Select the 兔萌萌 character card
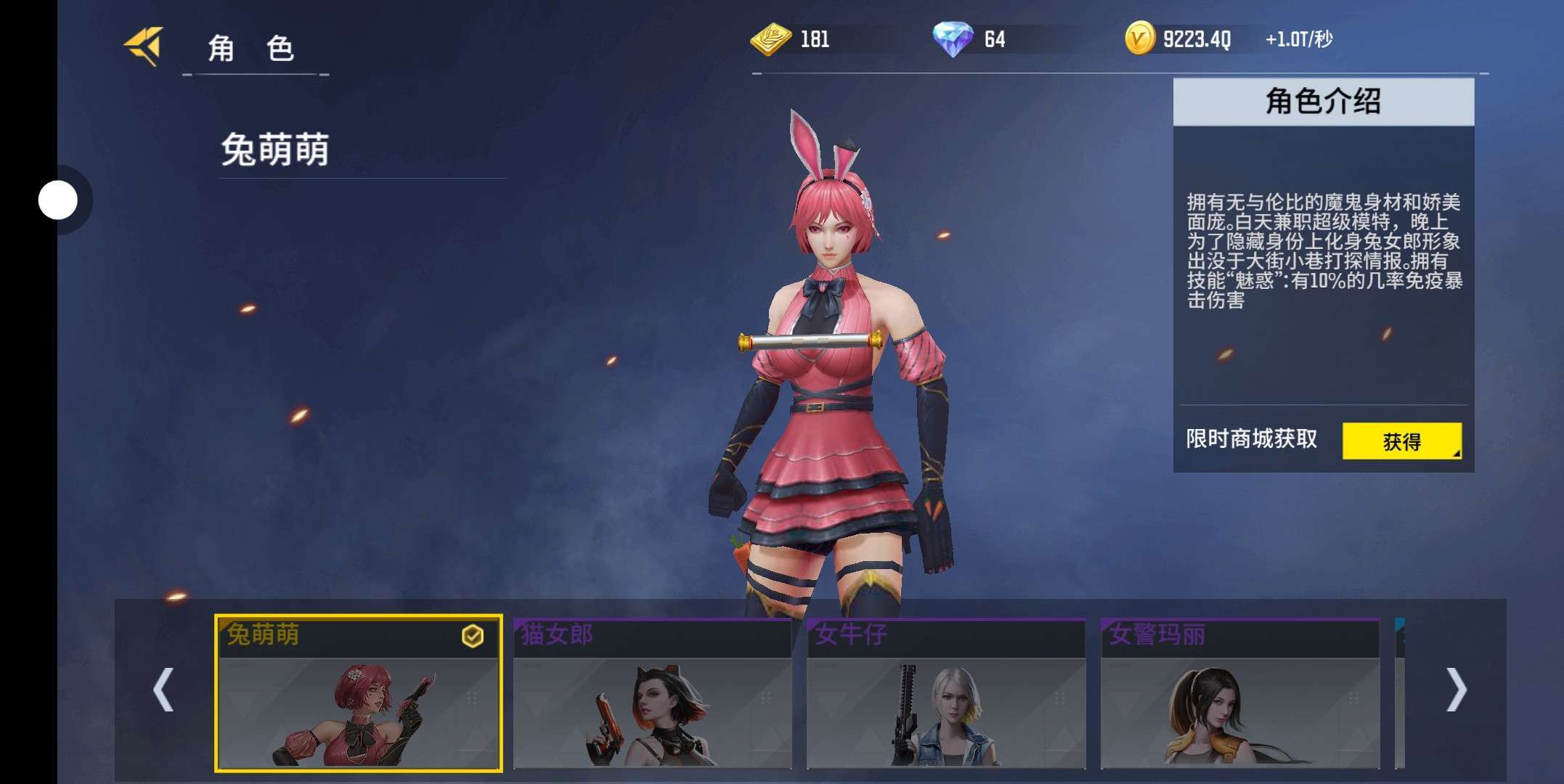Screen dimensions: 1564x784 pyautogui.click(x=359, y=693)
